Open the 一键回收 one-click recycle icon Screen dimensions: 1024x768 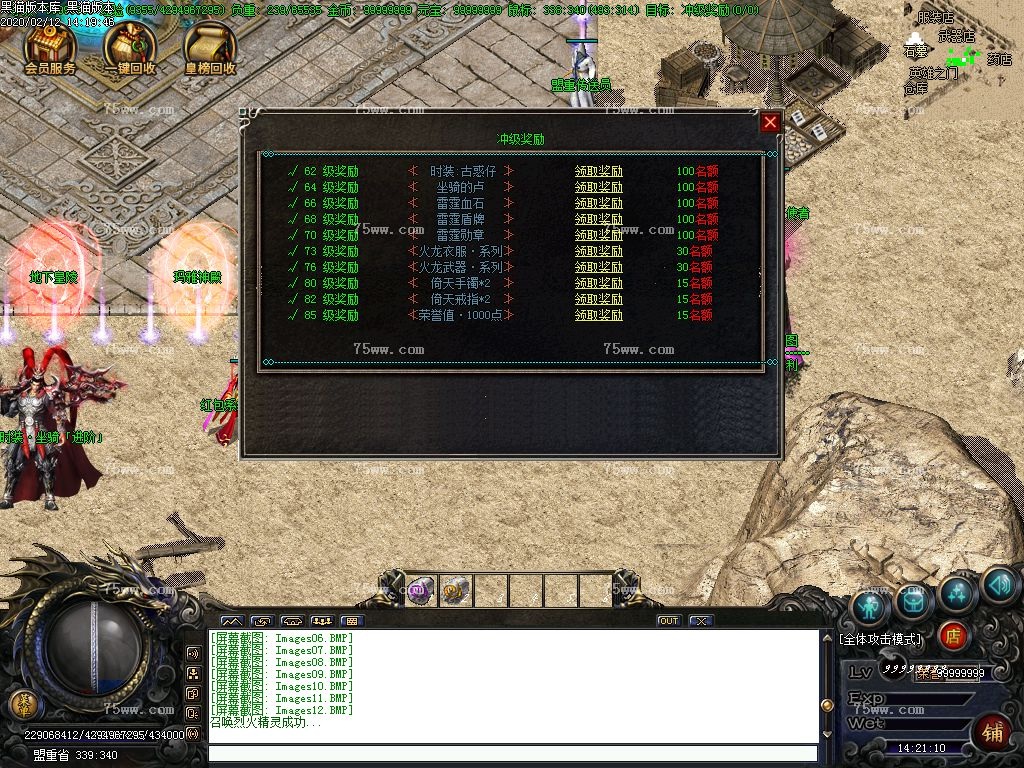coord(130,49)
